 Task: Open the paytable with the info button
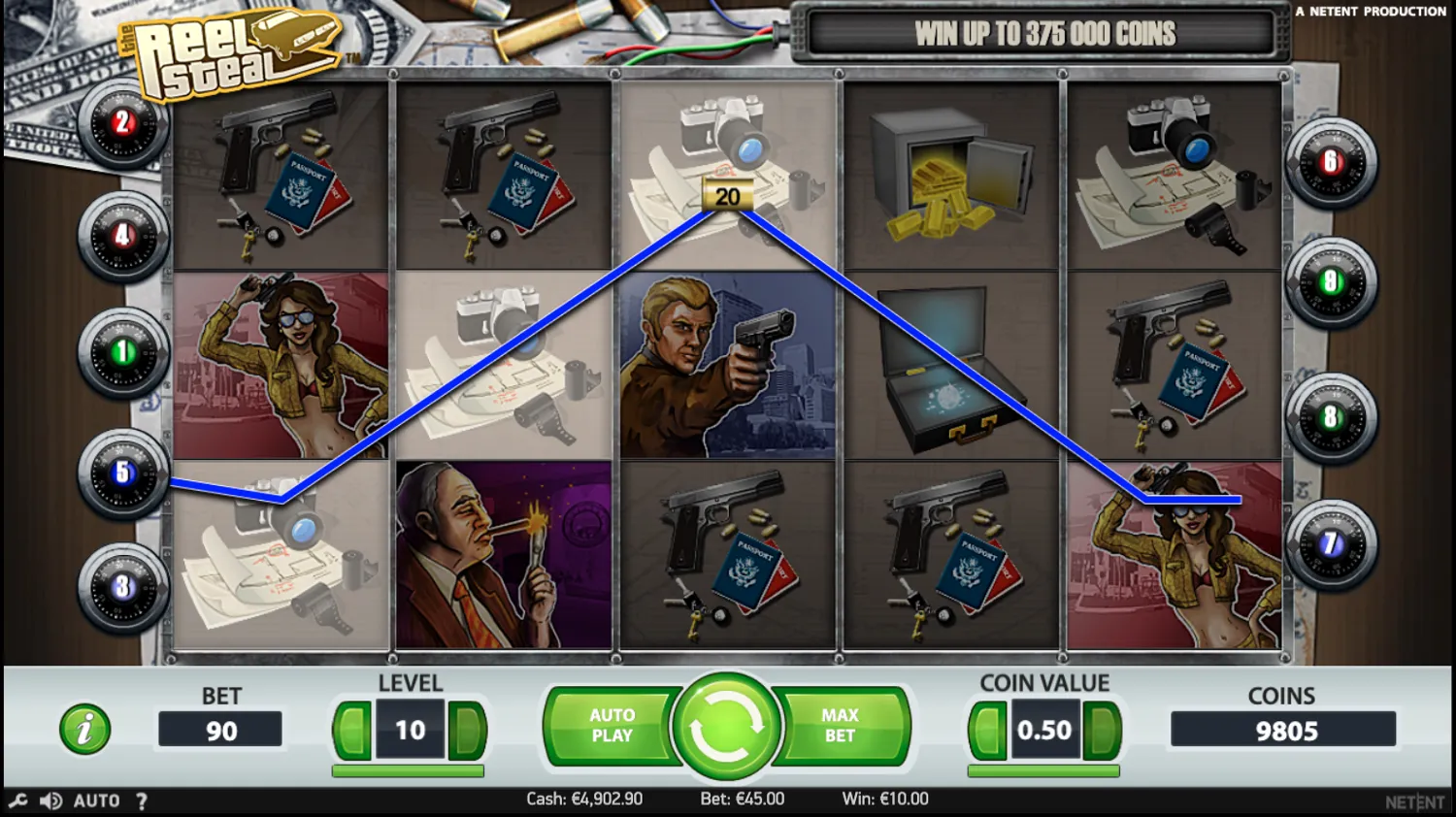[83, 727]
